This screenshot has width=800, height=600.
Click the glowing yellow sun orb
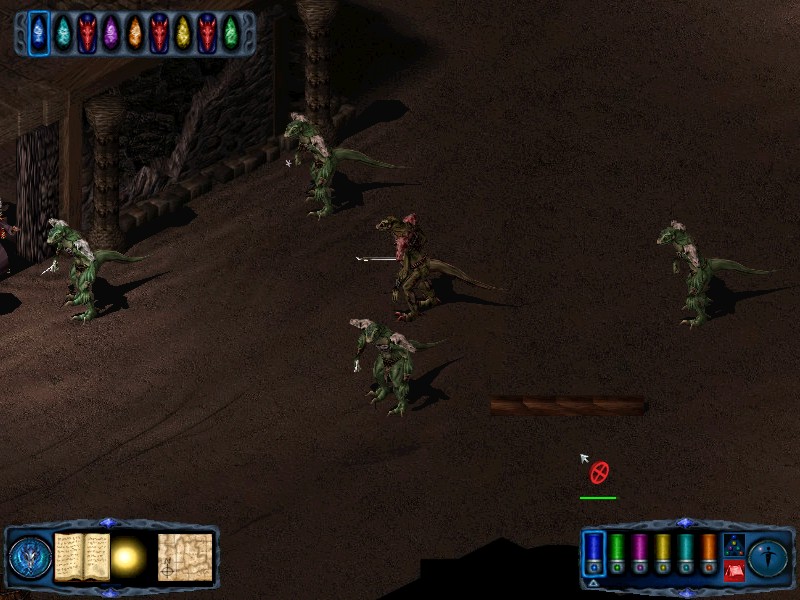coord(129,558)
